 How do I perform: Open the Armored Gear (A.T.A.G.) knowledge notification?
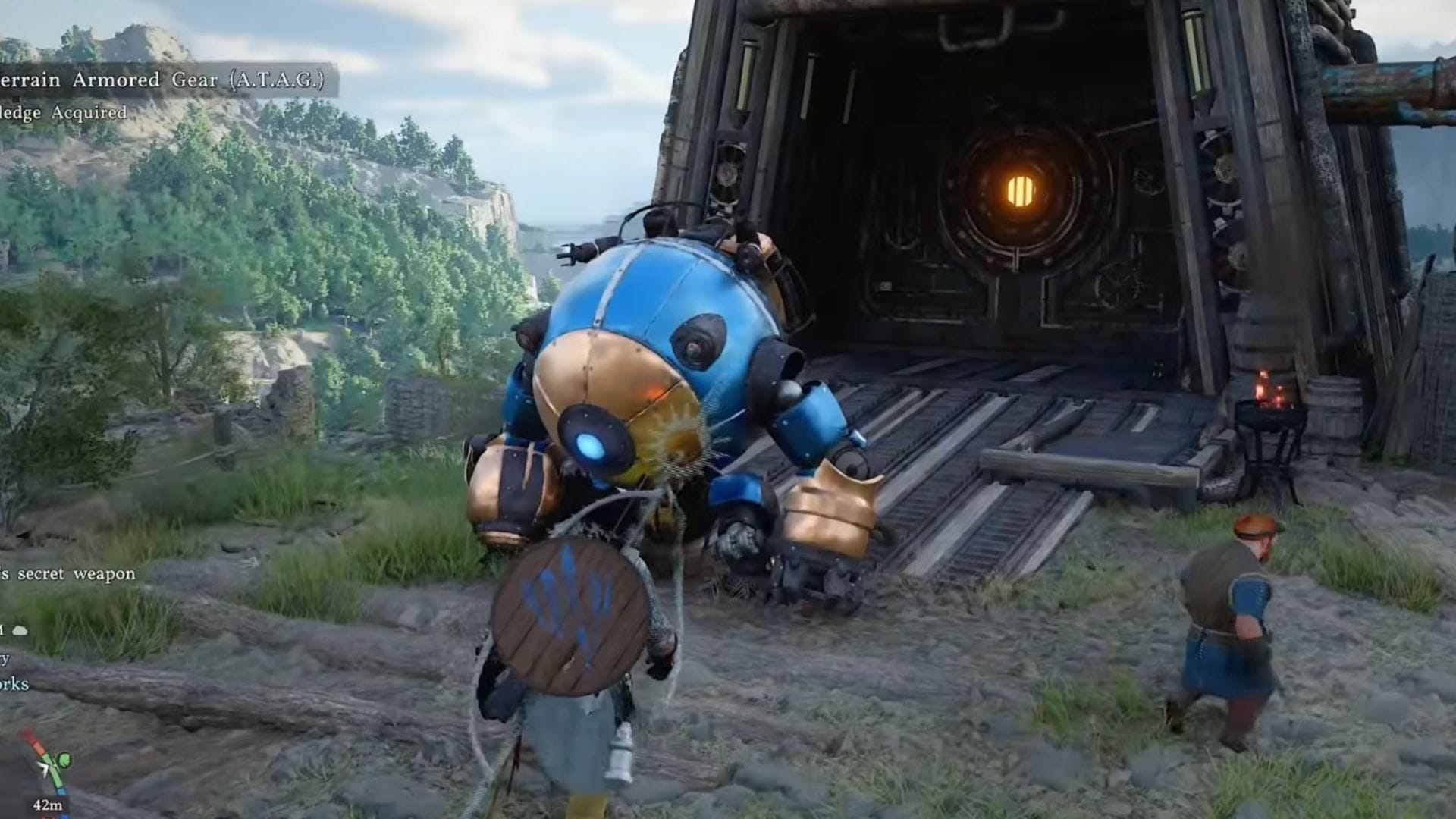pyautogui.click(x=163, y=80)
